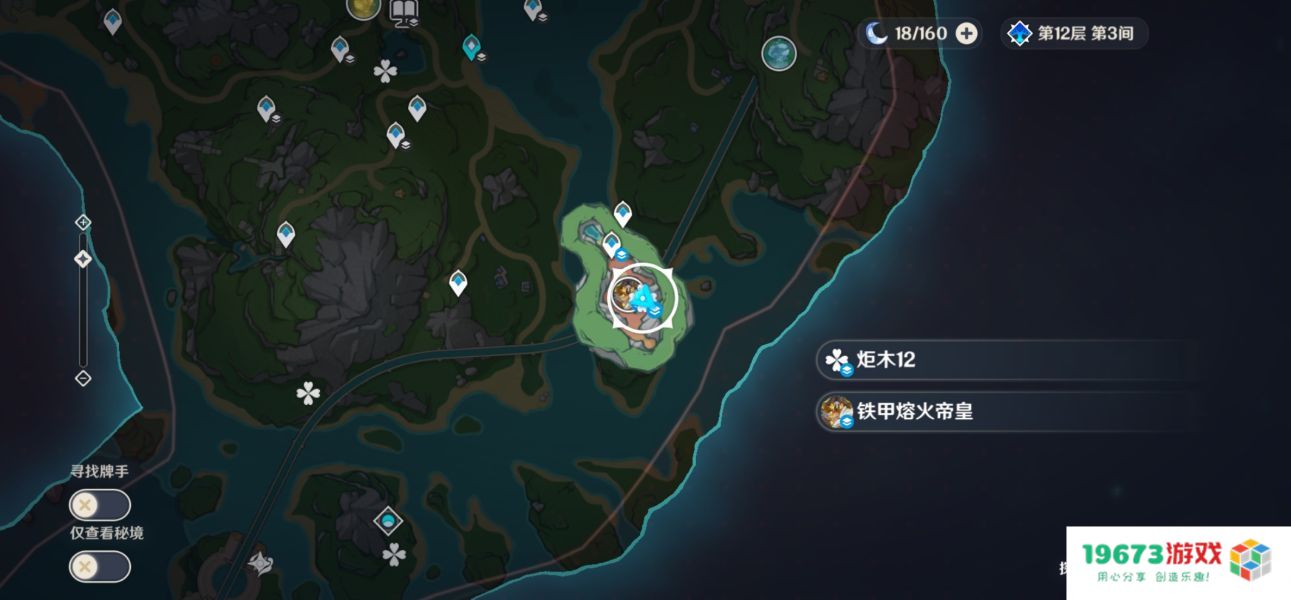
Task: Click the book-shaped map marker
Action: (404, 12)
